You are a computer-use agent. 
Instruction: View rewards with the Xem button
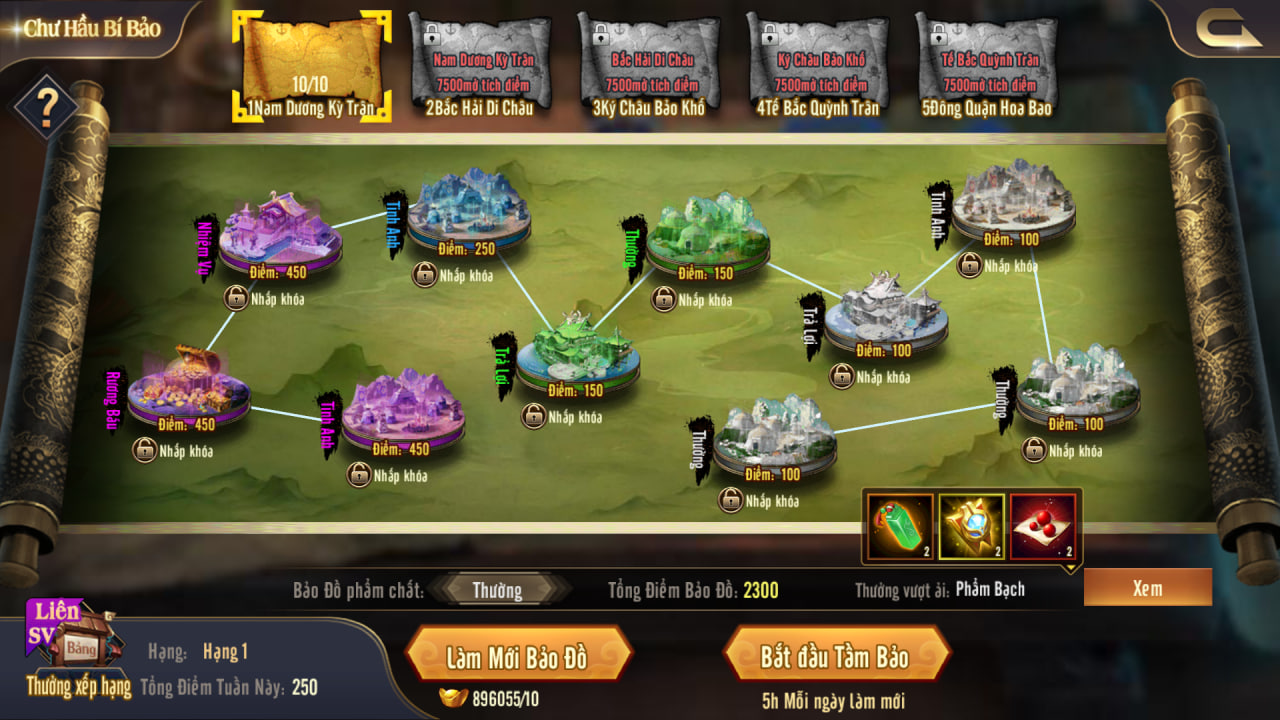pyautogui.click(x=1147, y=588)
